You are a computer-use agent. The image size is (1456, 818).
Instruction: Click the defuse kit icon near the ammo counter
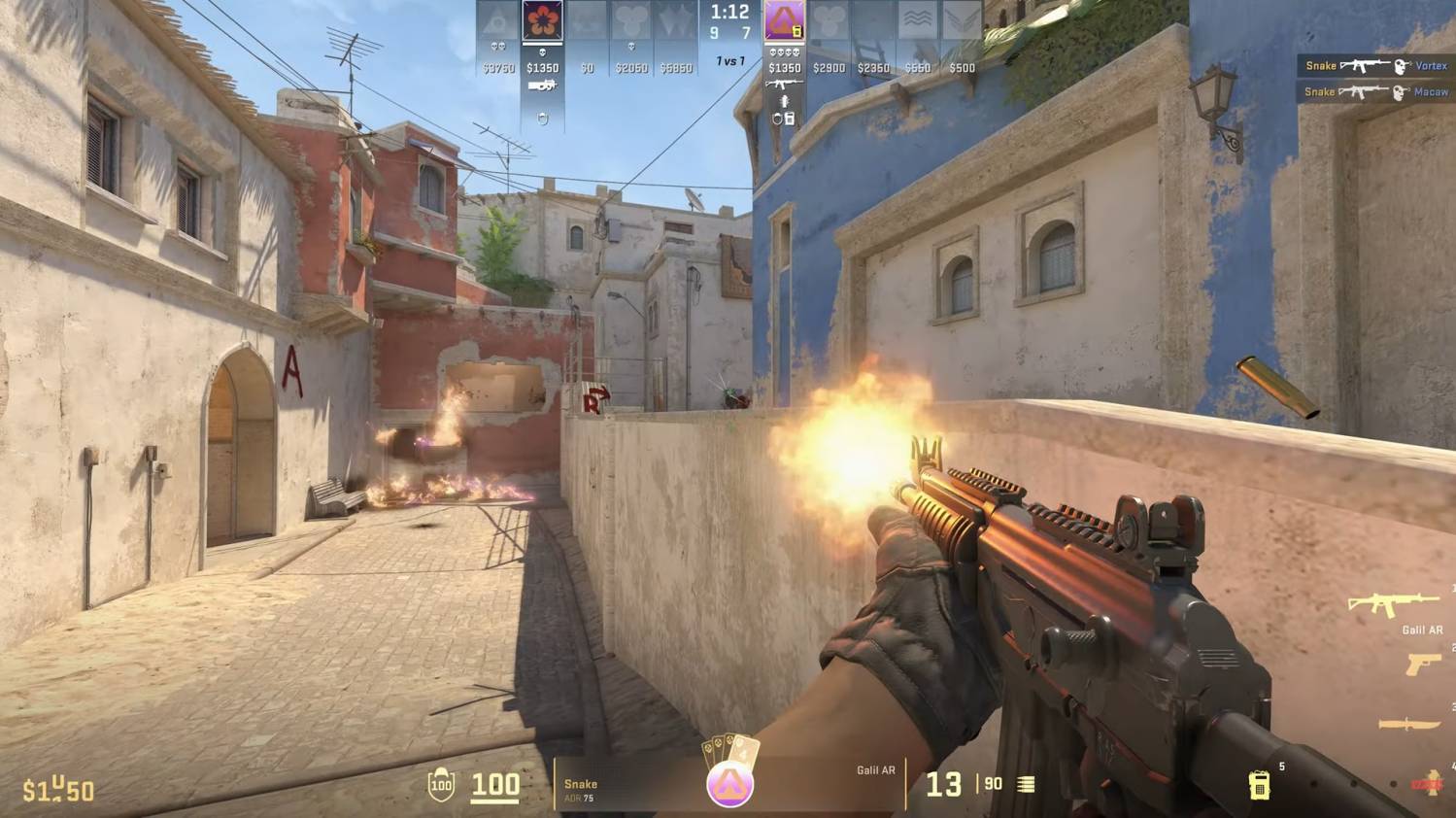[1259, 784]
